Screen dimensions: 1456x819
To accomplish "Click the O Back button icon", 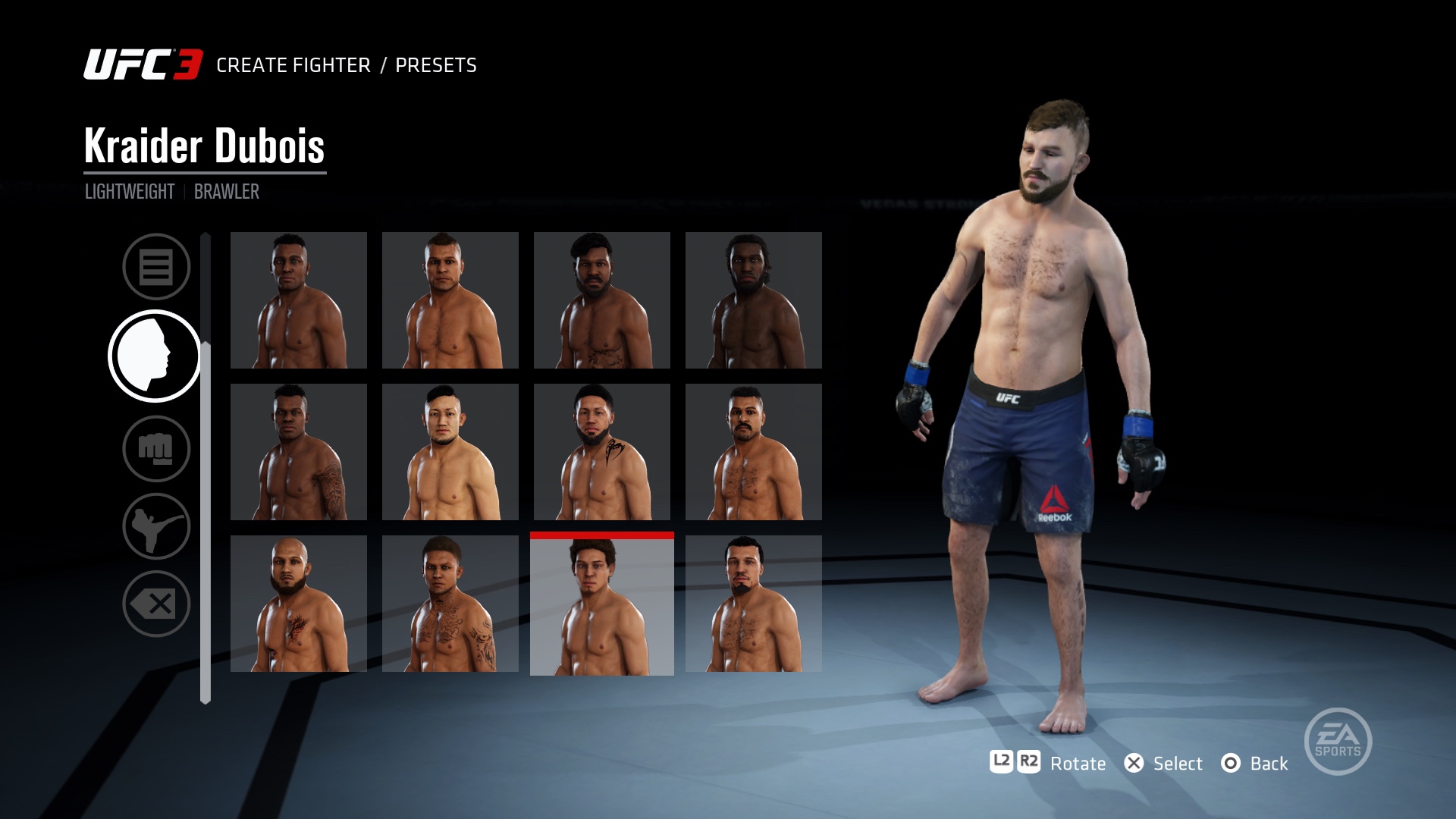I will pyautogui.click(x=1232, y=764).
